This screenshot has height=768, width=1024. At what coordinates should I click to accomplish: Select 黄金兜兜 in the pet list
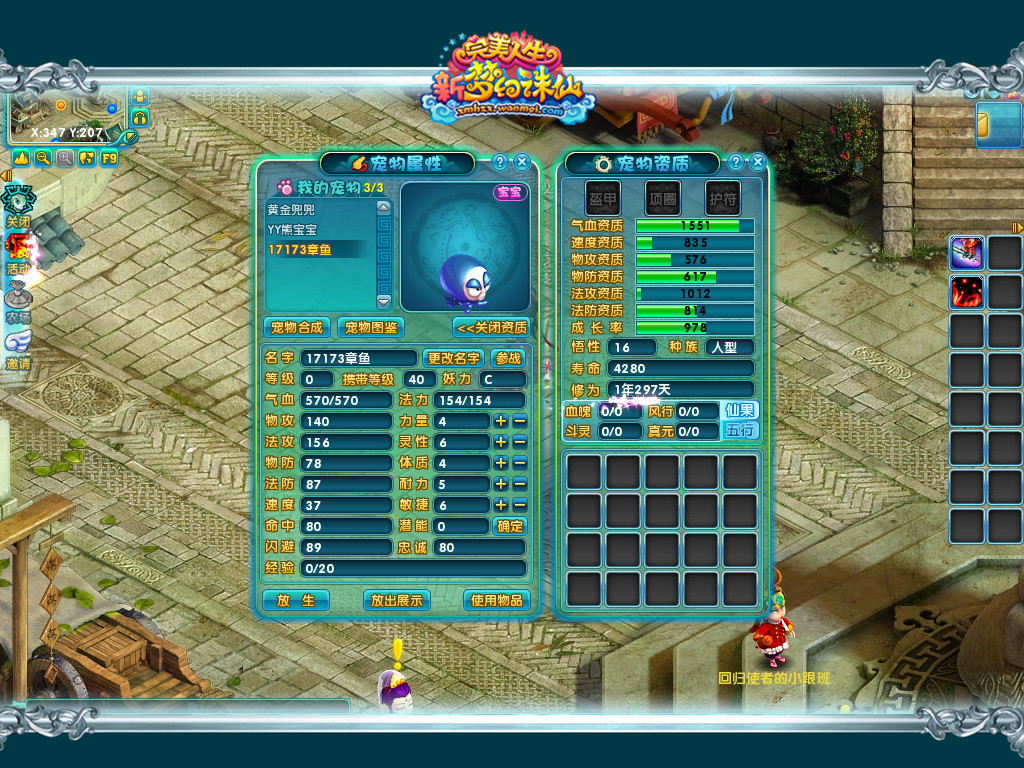click(292, 210)
